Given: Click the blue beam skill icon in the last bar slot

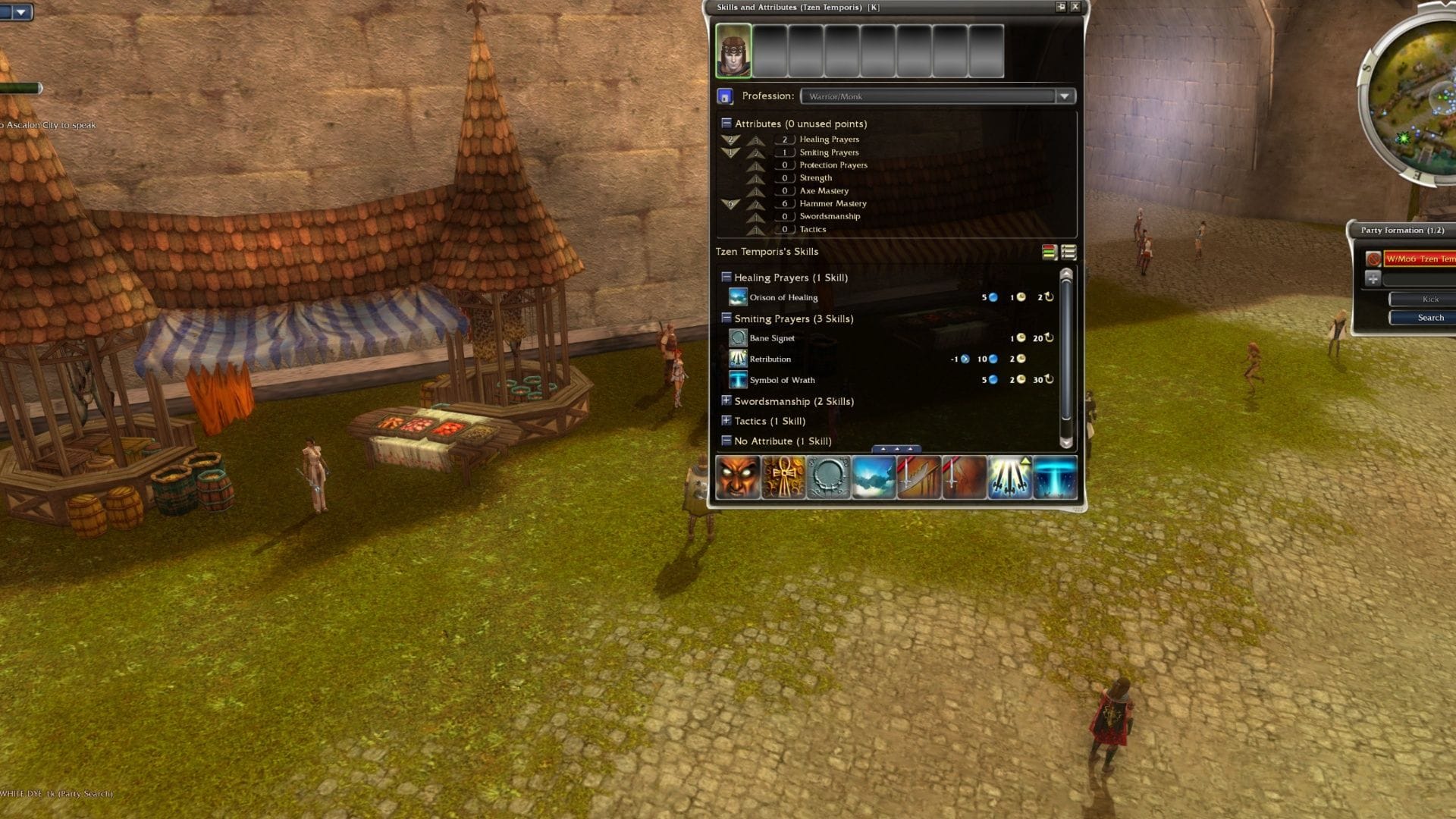Looking at the screenshot, I should 1056,477.
